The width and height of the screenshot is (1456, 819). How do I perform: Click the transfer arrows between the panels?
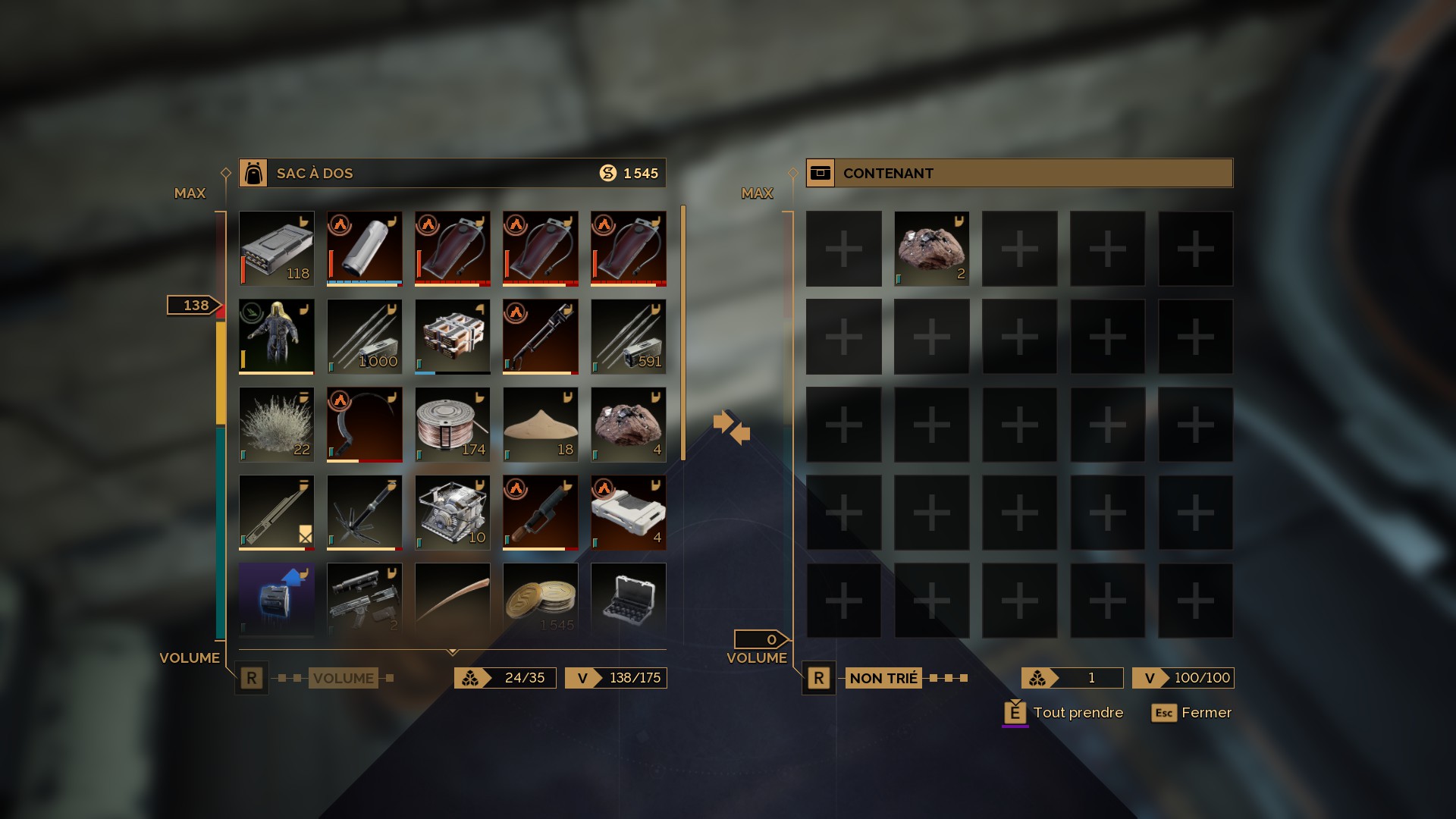tap(731, 426)
